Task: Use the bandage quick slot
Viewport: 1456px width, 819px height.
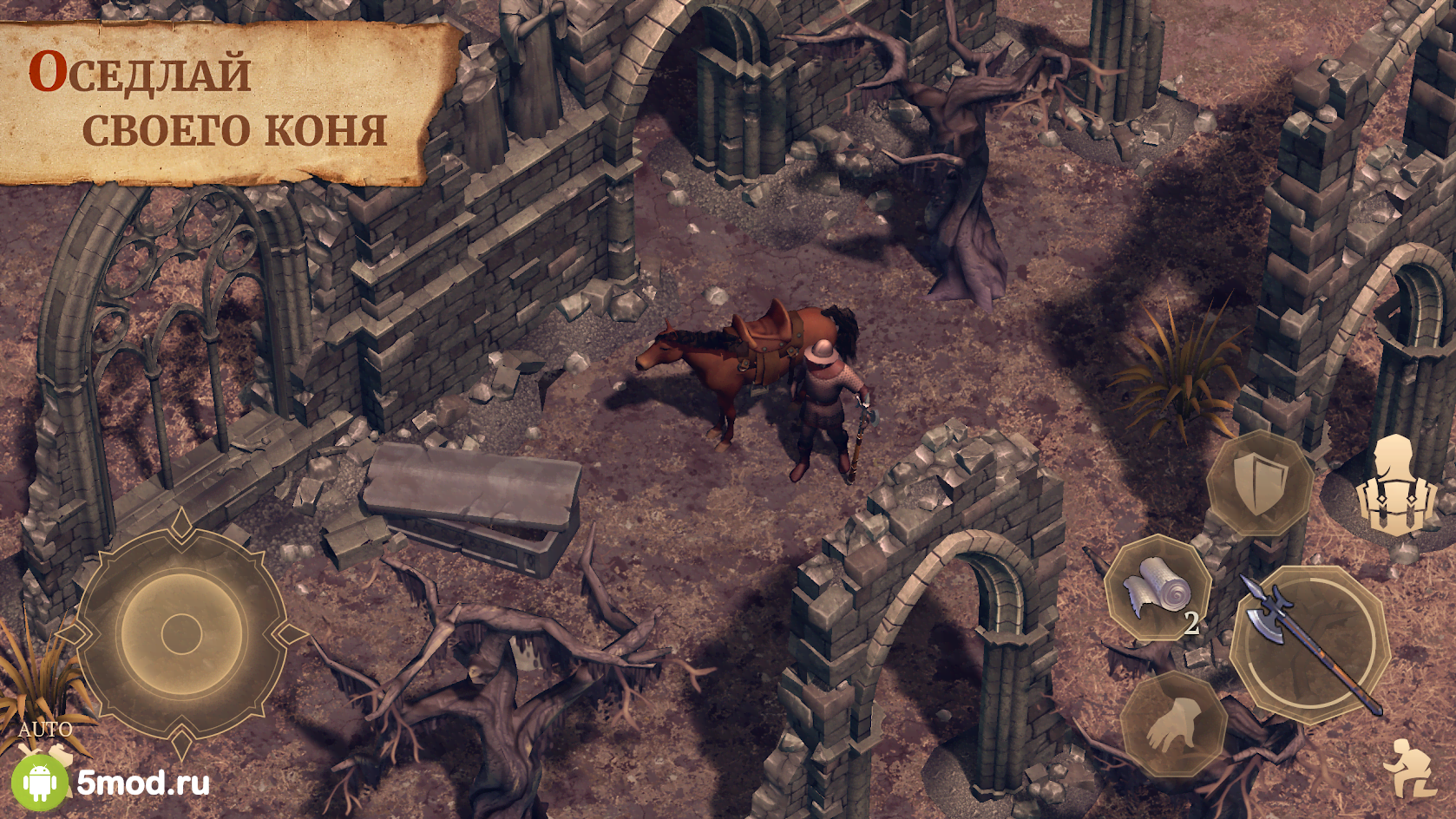Action: click(x=1158, y=590)
